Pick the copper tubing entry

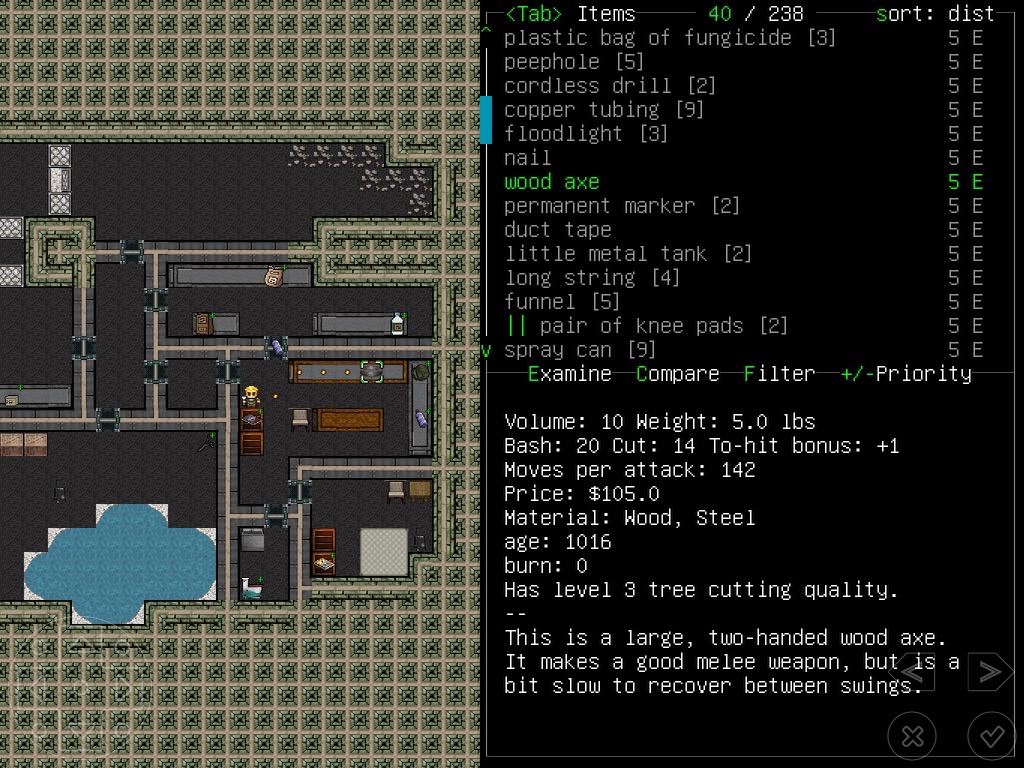pos(603,110)
